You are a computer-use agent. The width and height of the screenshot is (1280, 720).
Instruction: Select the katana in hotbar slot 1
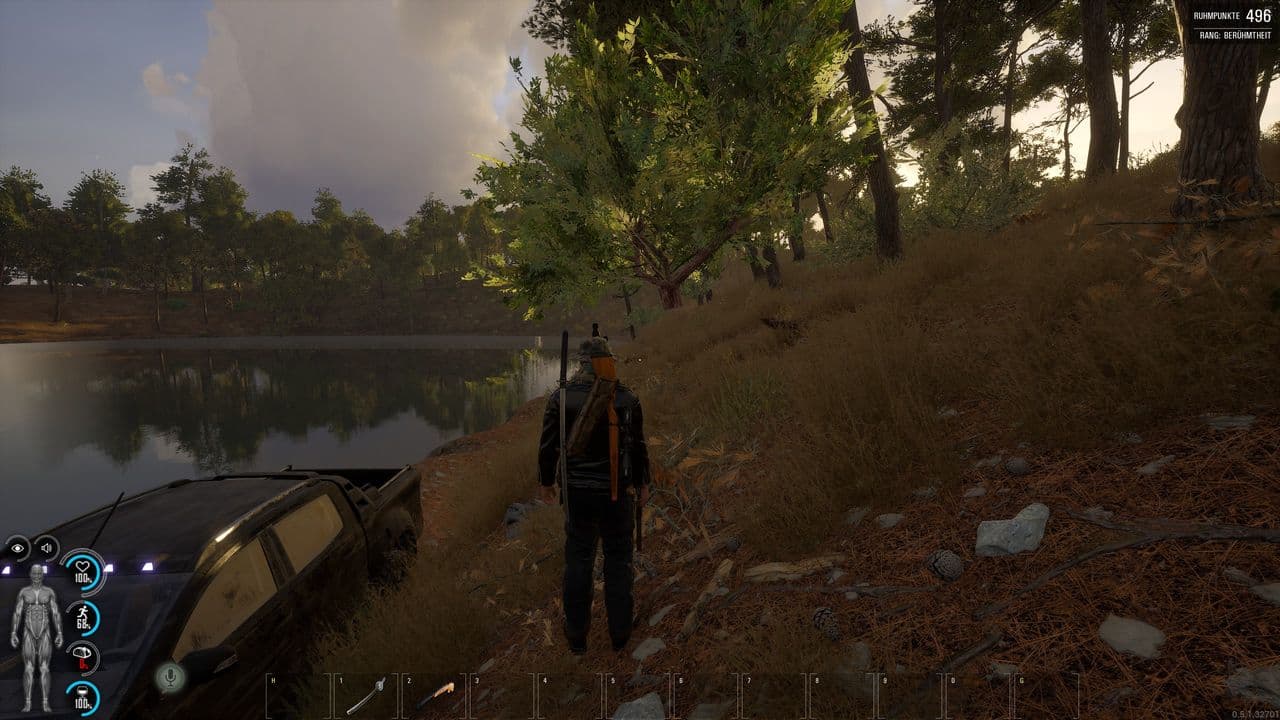point(366,694)
